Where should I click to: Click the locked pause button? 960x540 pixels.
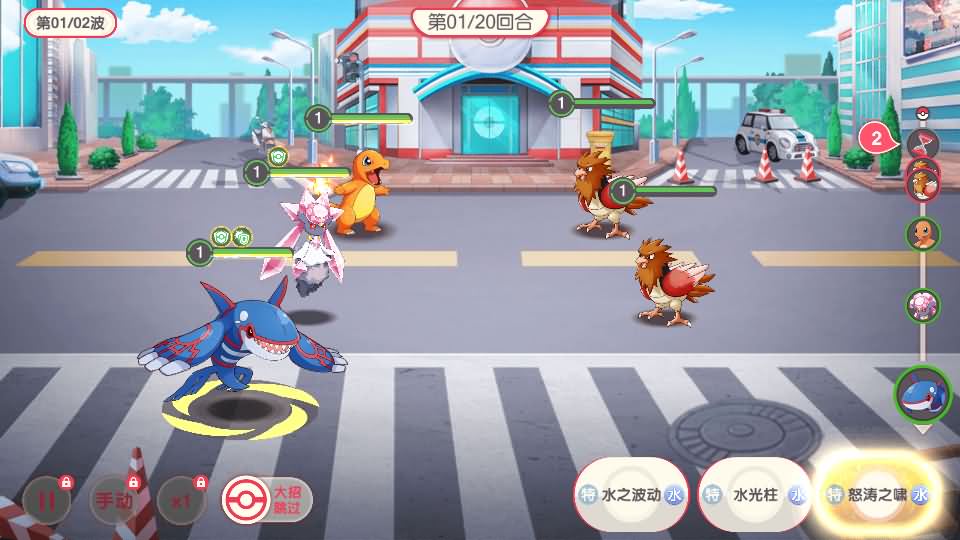(x=47, y=501)
